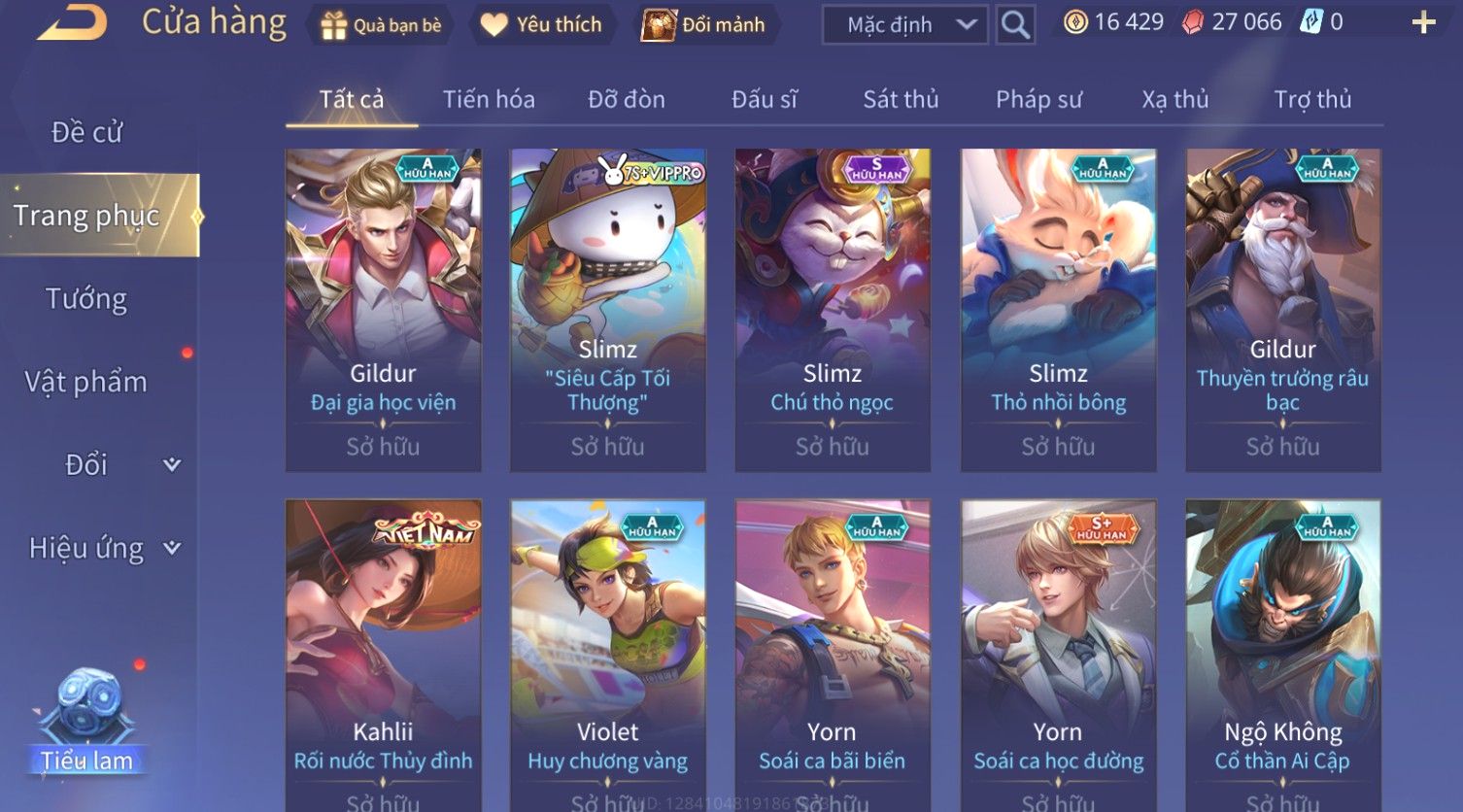The image size is (1463, 812).
Task: Open the Tướng heroes section
Action: click(86, 299)
